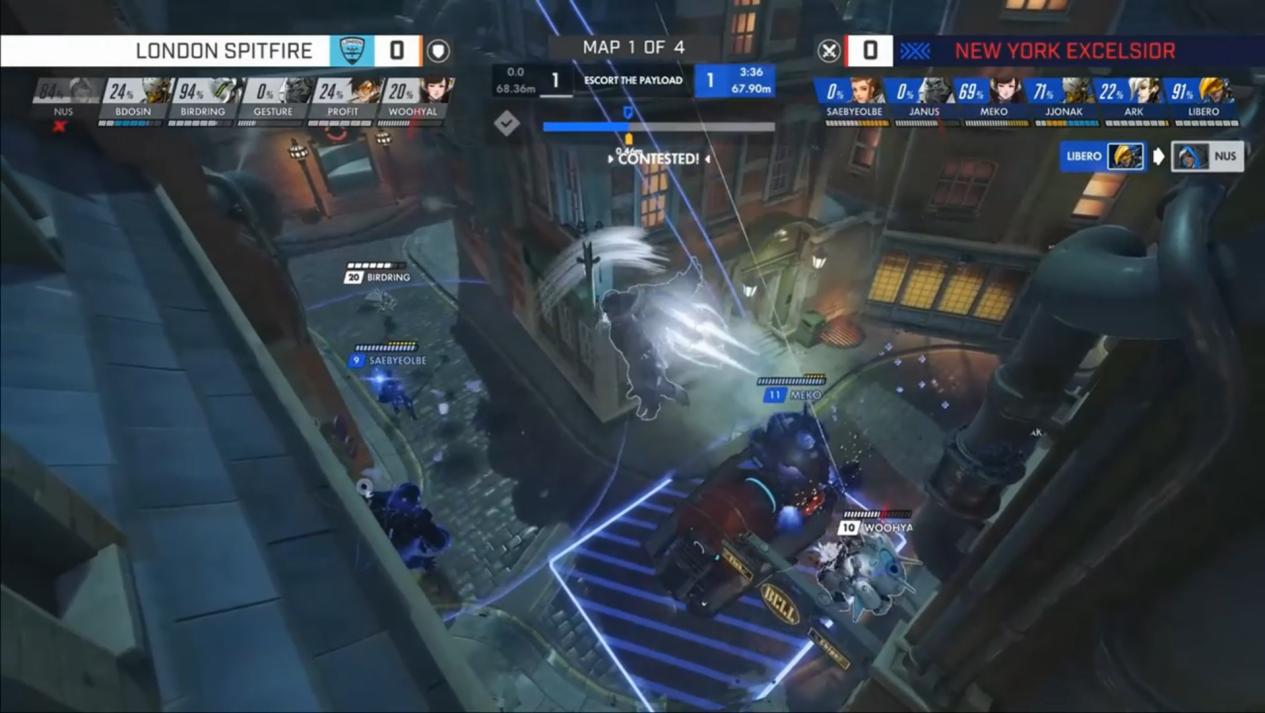
Task: Choose GESTURE's portrait in the roster
Action: [x=272, y=99]
